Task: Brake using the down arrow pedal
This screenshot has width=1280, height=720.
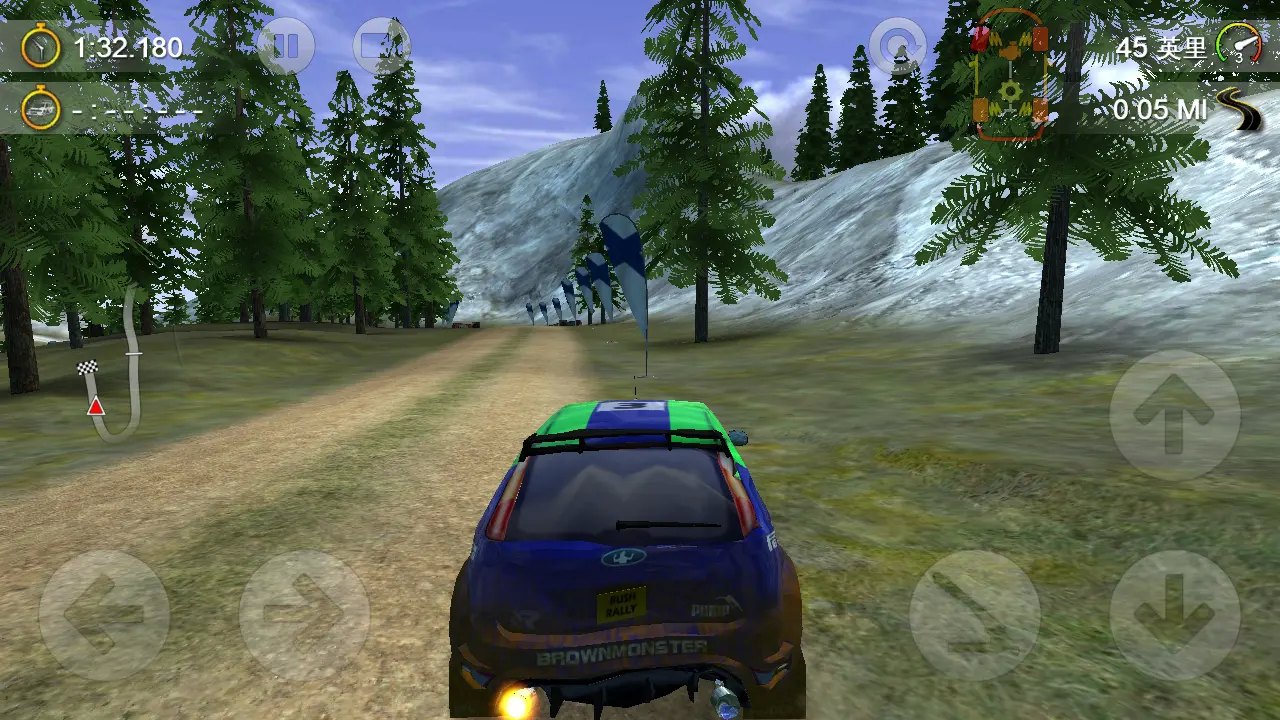Action: [1174, 615]
